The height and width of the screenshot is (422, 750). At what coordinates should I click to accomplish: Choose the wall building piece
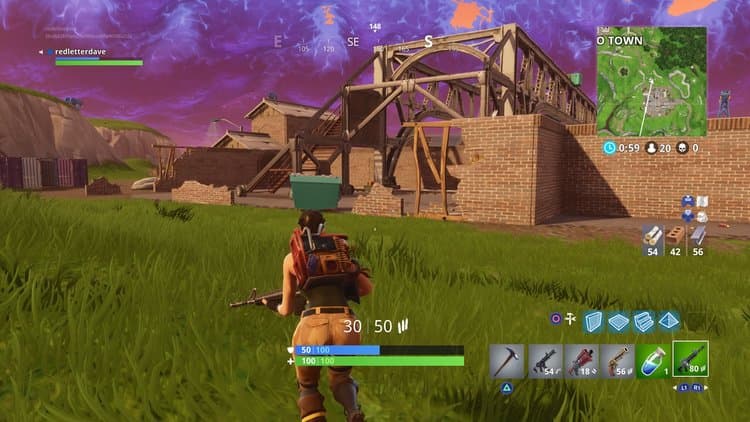[x=594, y=320]
